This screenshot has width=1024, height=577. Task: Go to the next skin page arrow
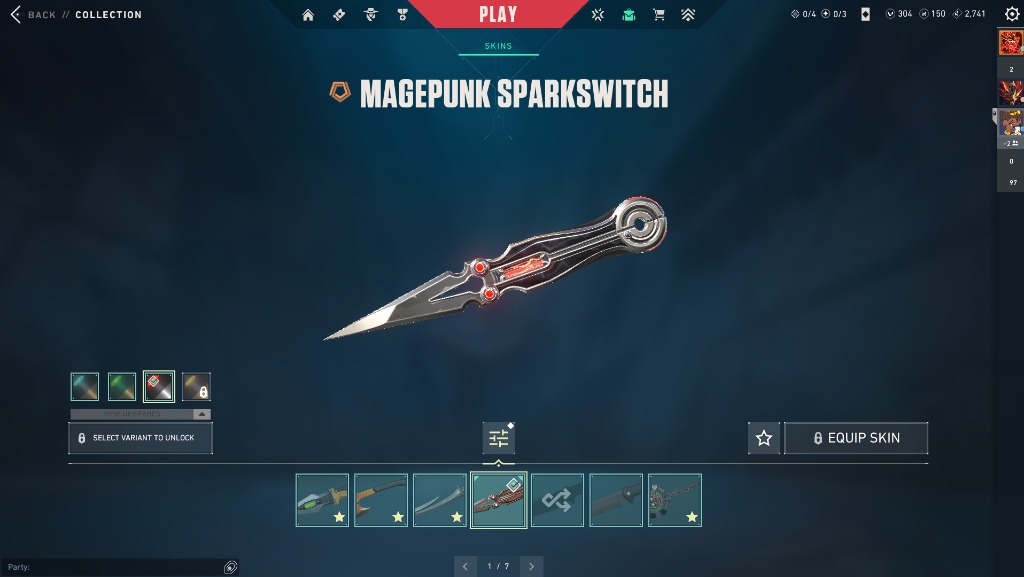point(532,567)
